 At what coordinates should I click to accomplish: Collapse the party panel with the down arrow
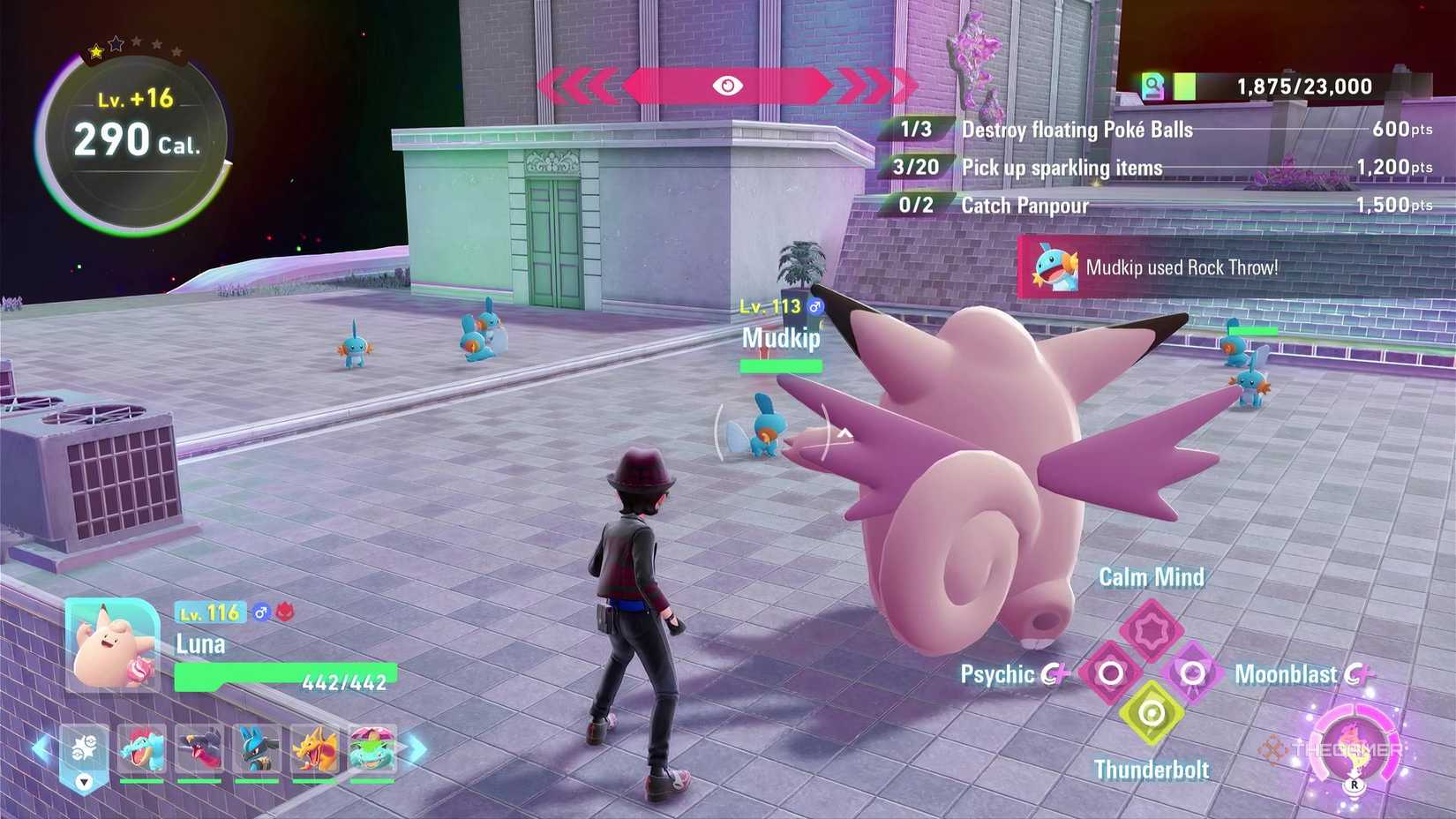click(x=83, y=783)
